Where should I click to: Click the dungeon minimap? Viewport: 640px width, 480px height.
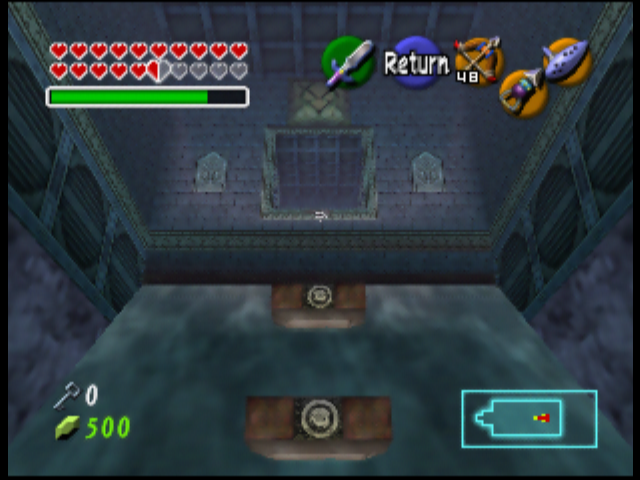click(x=529, y=418)
